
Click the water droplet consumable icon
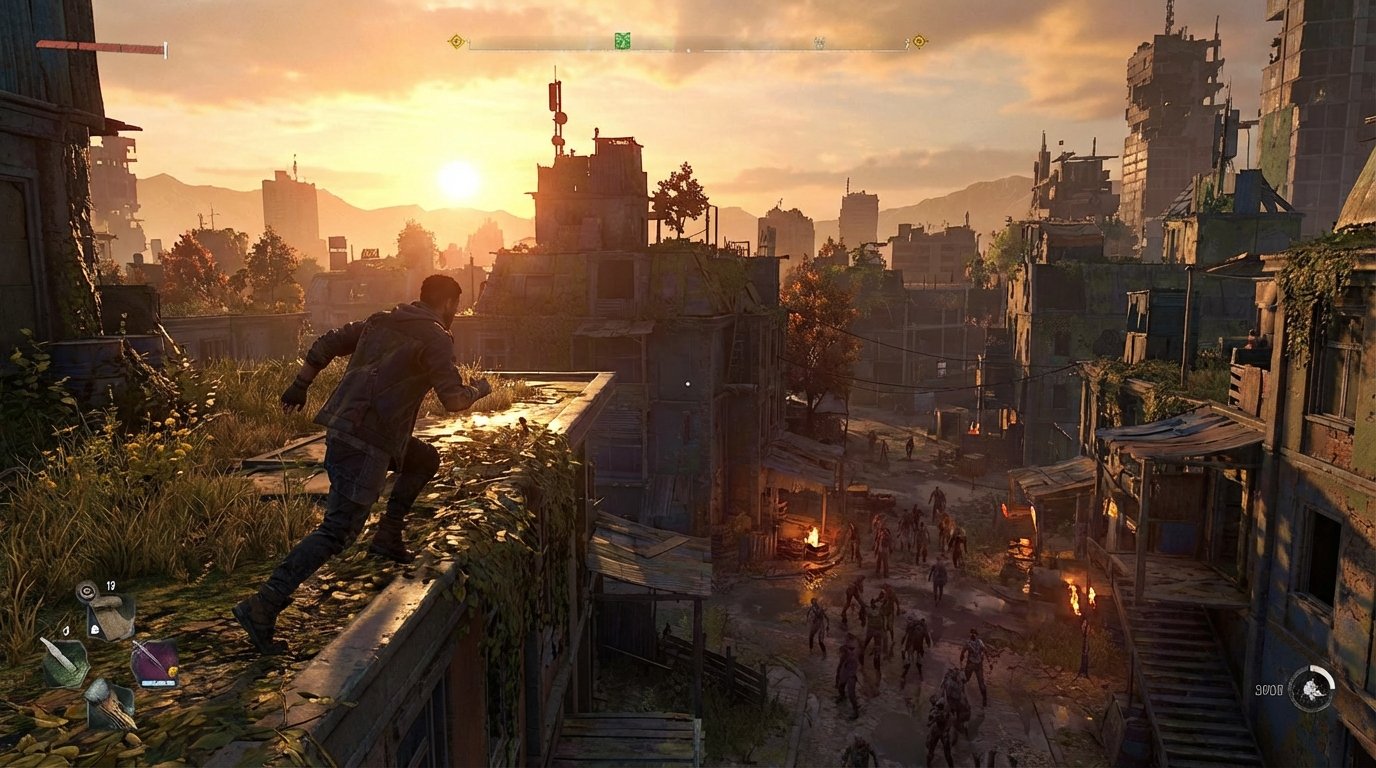pyautogui.click(x=65, y=630)
